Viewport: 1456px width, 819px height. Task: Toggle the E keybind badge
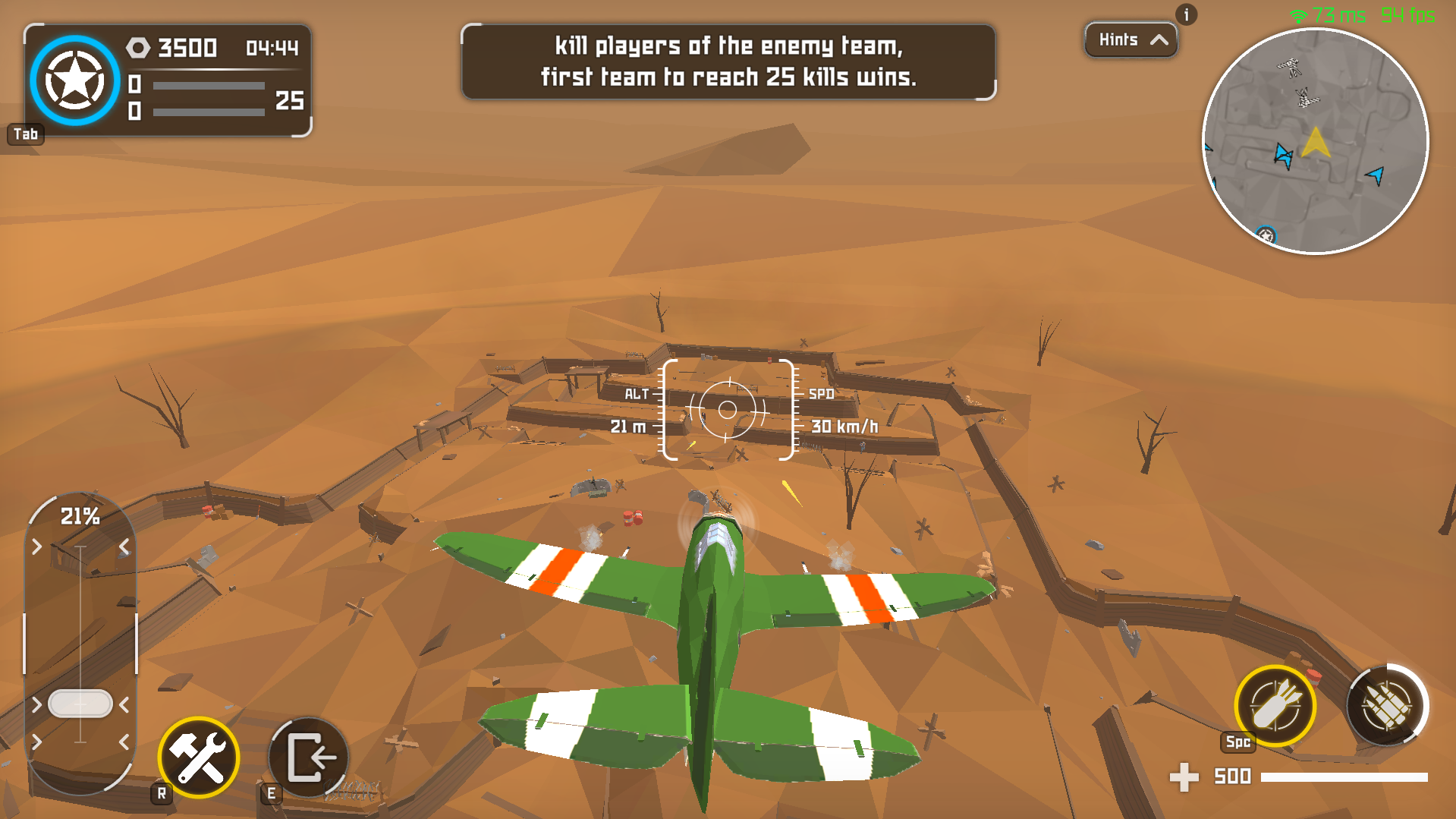point(271,792)
